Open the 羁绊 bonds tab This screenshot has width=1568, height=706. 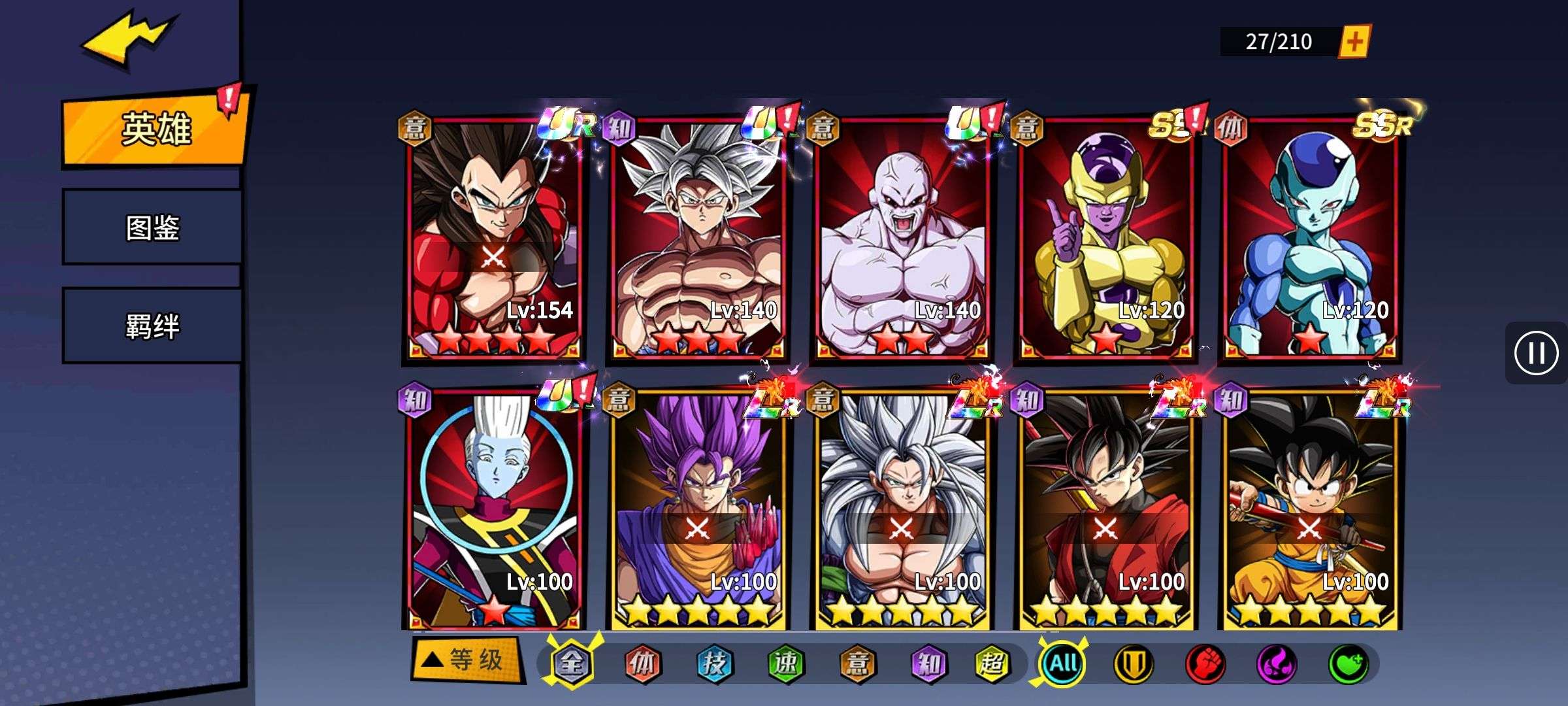tap(152, 326)
